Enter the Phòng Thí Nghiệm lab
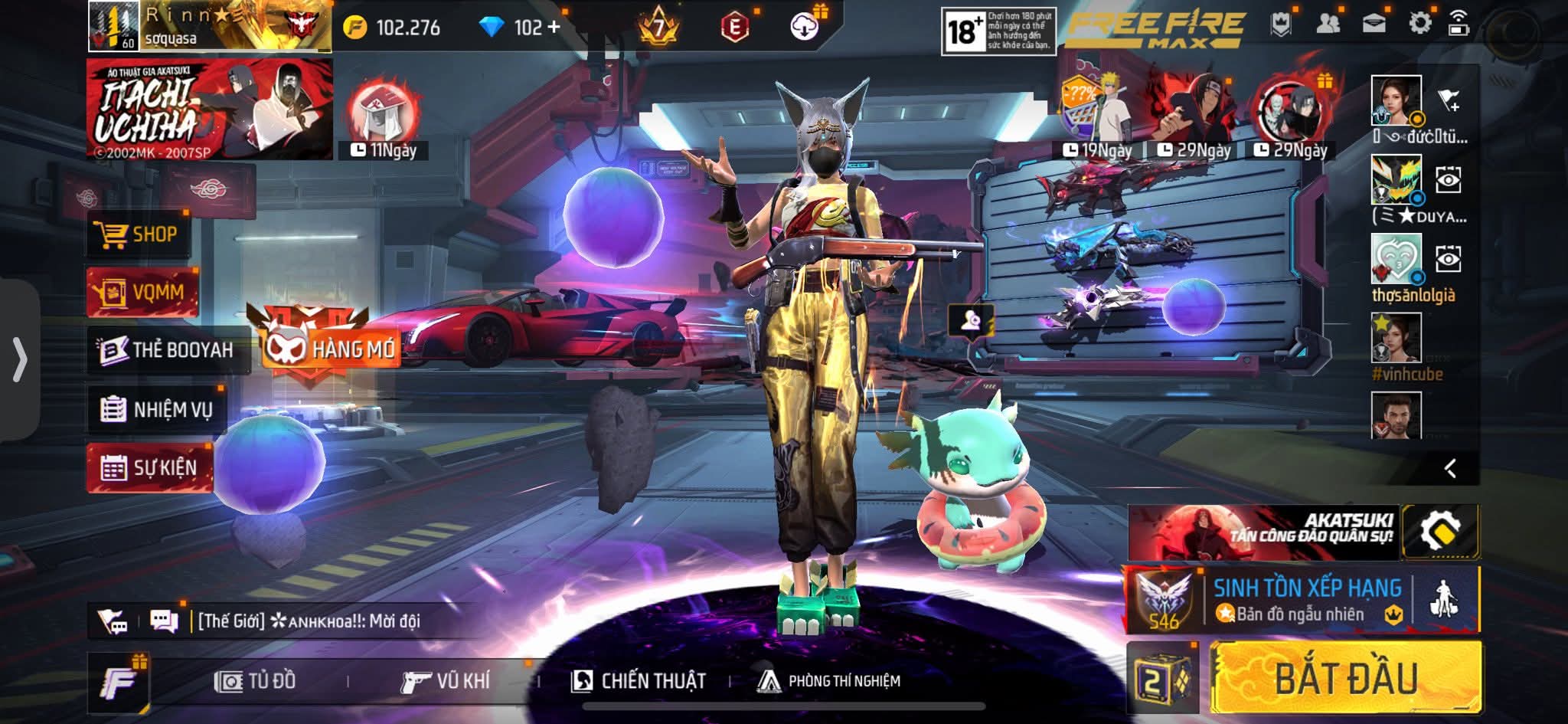This screenshot has height=724, width=1568. click(x=828, y=681)
